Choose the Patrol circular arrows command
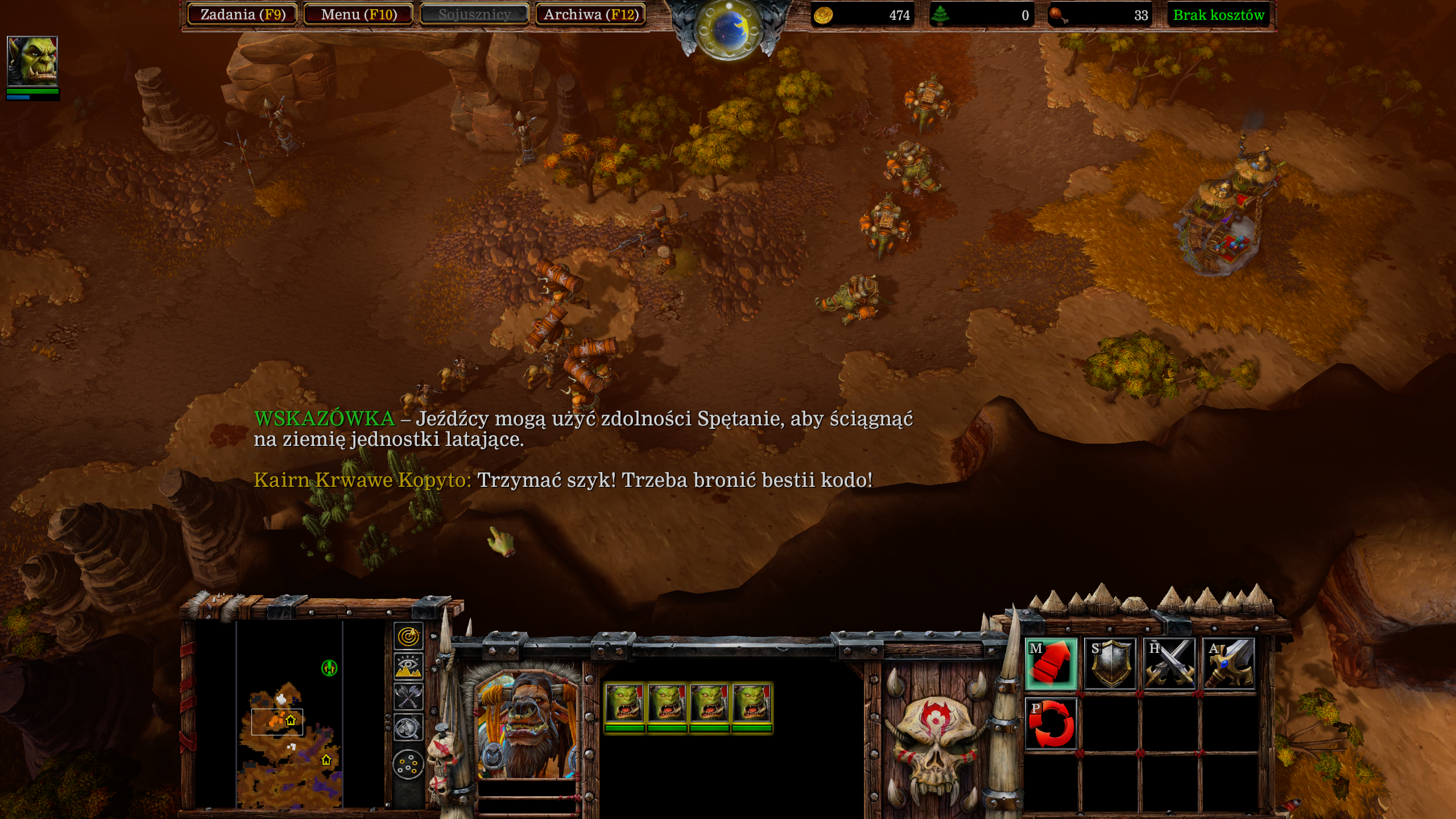The image size is (1456, 819). pyautogui.click(x=1051, y=723)
